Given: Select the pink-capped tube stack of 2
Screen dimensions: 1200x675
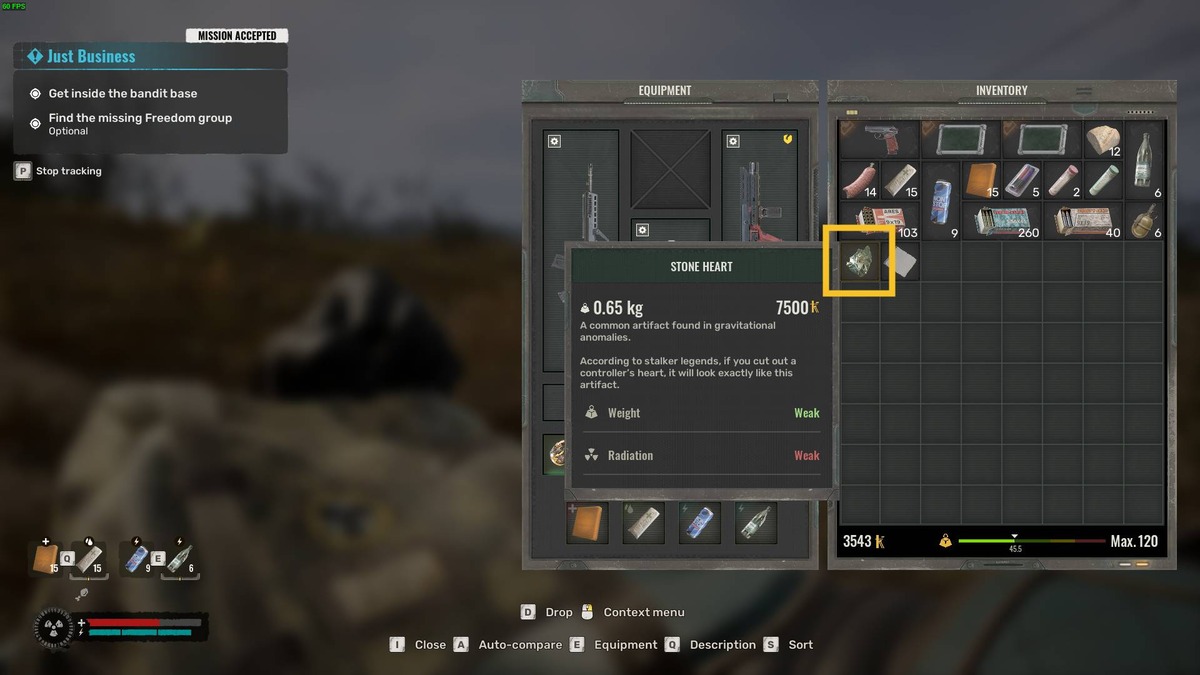Looking at the screenshot, I should (1063, 180).
